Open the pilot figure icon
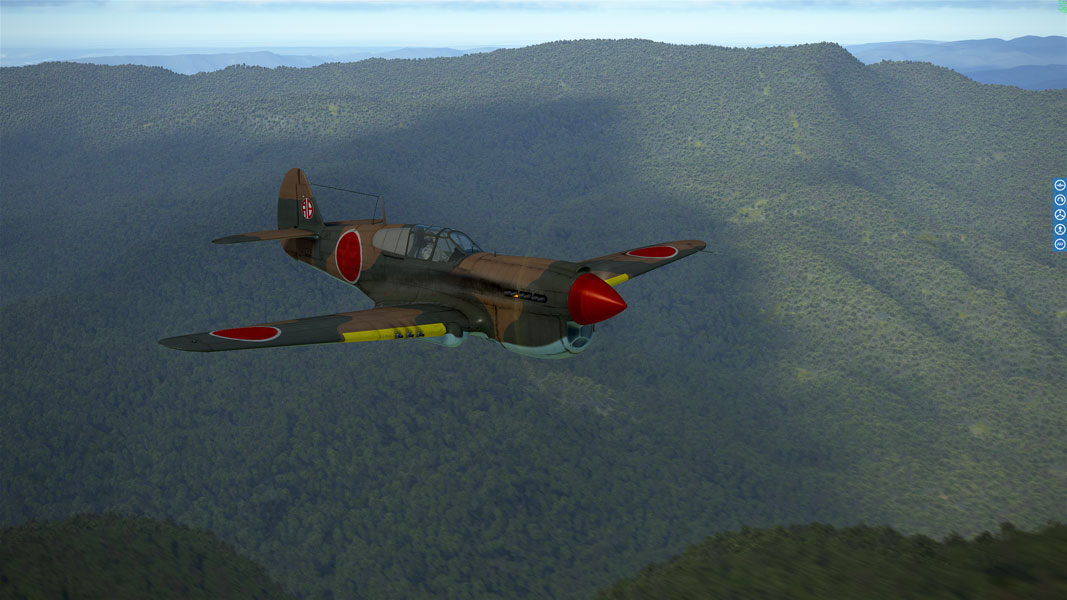This screenshot has width=1067, height=600. (1060, 229)
